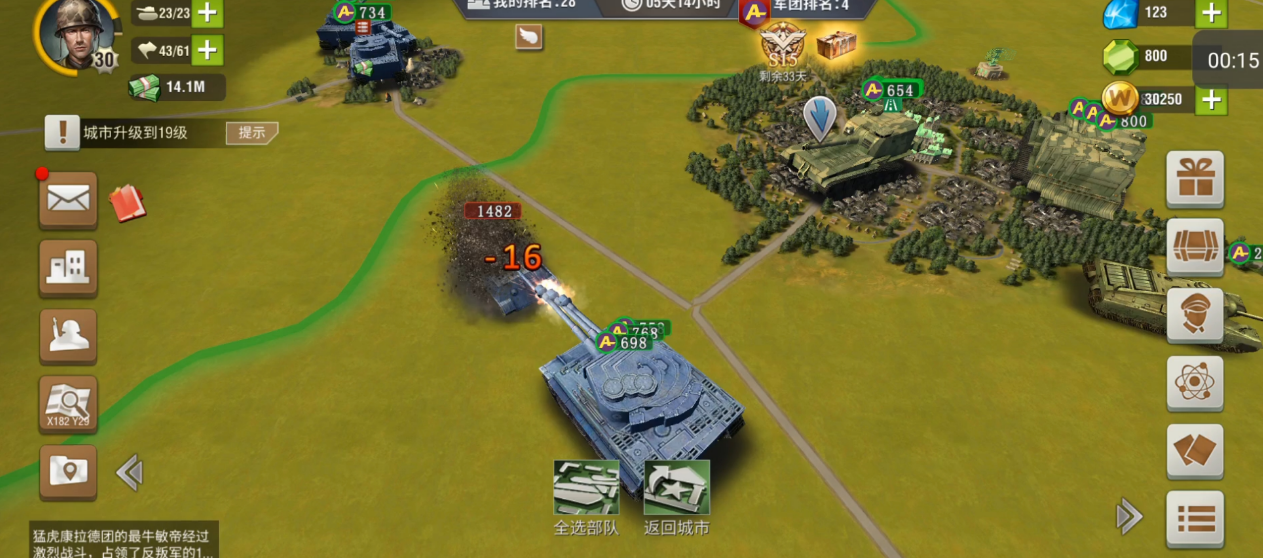
Task: Open the mail envelope inbox
Action: tap(68, 200)
